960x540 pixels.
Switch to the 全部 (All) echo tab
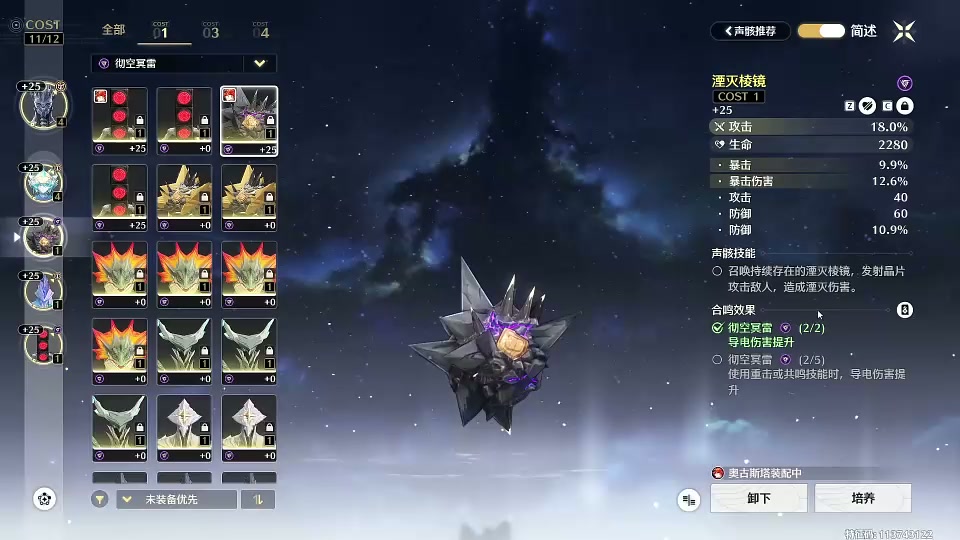coord(113,31)
